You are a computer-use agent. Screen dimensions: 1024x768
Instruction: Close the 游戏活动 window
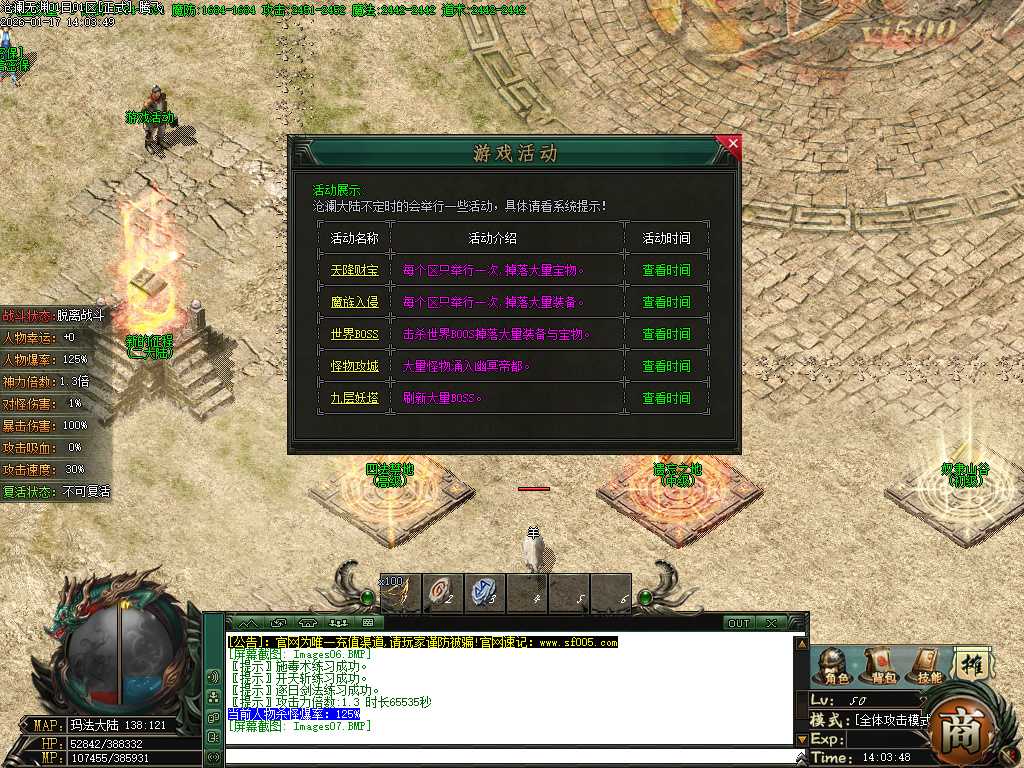(733, 144)
